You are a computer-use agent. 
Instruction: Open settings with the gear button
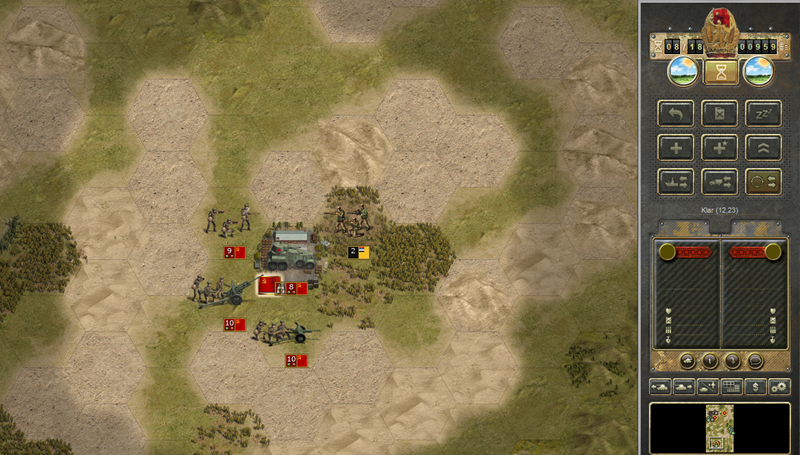point(779,386)
